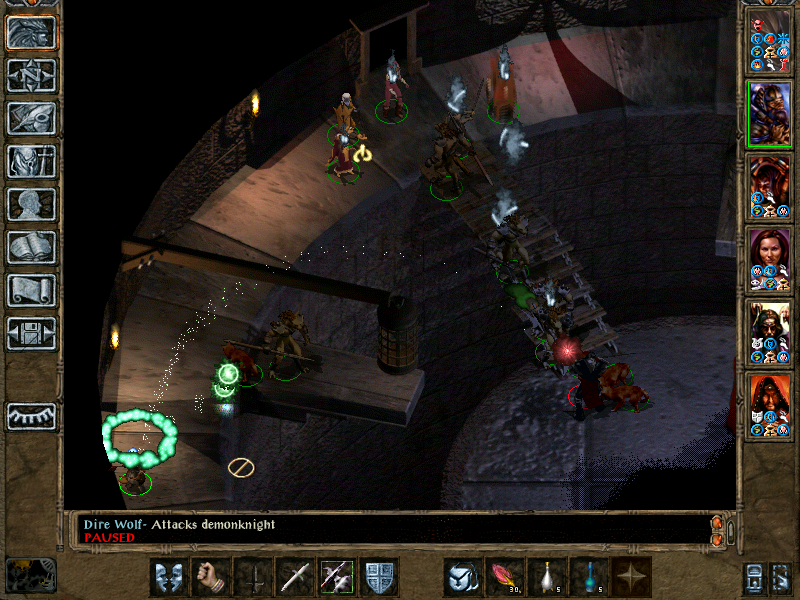
Task: Select the highlighted halberd weapon slot
Action: pyautogui.click(x=337, y=577)
